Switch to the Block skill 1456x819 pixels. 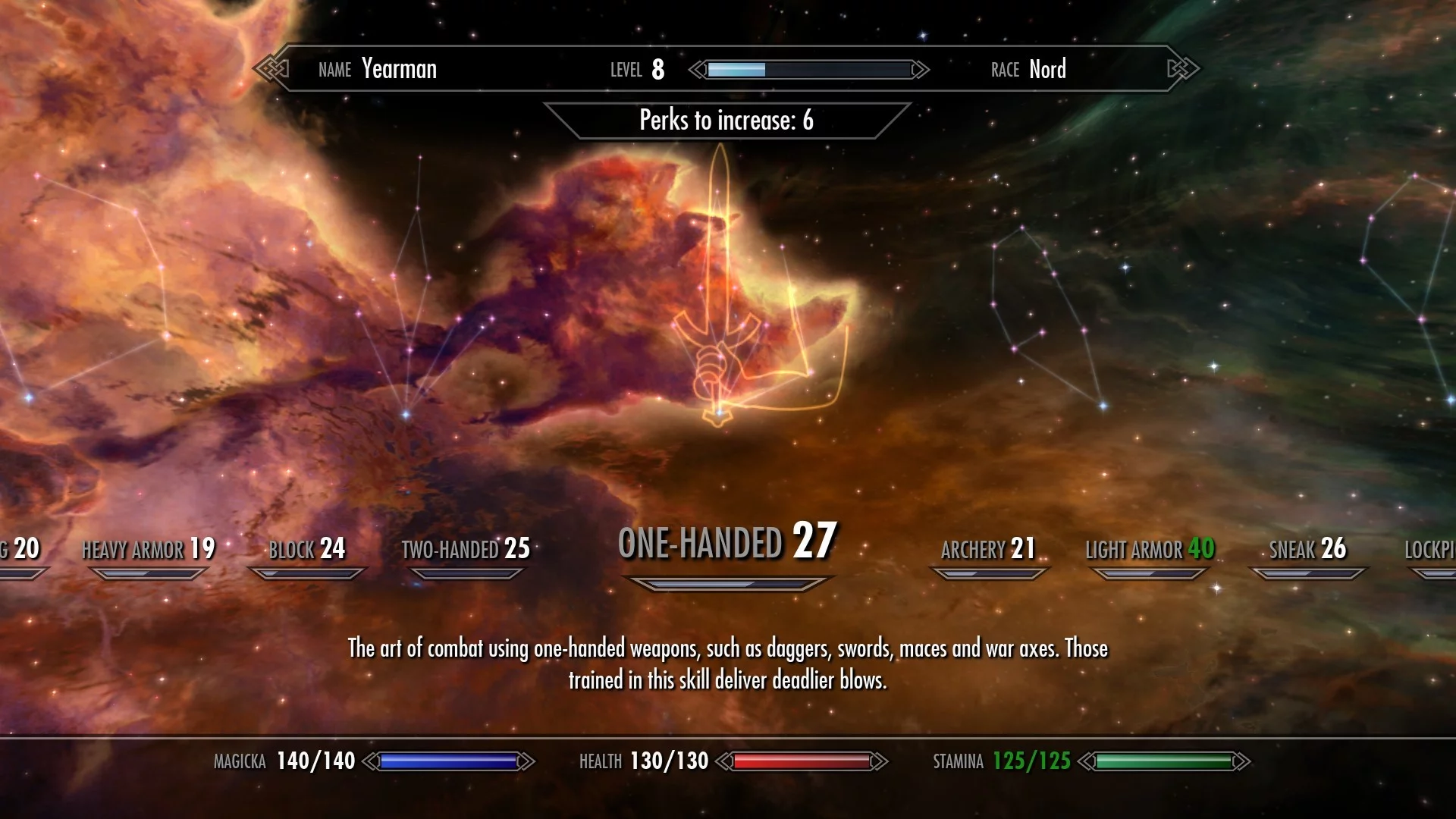307,549
